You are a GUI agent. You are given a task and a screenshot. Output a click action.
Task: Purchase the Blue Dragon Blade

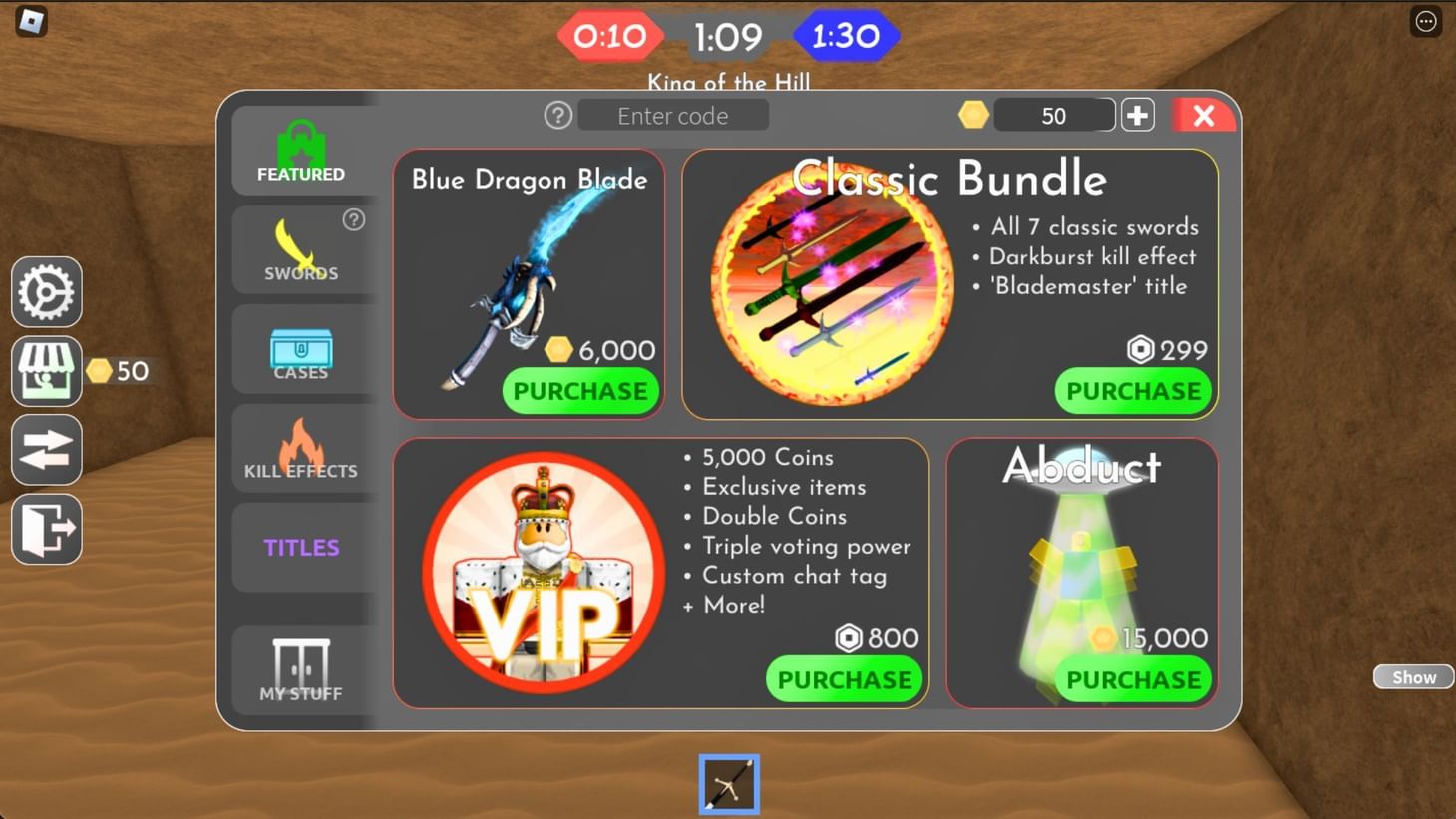click(579, 391)
